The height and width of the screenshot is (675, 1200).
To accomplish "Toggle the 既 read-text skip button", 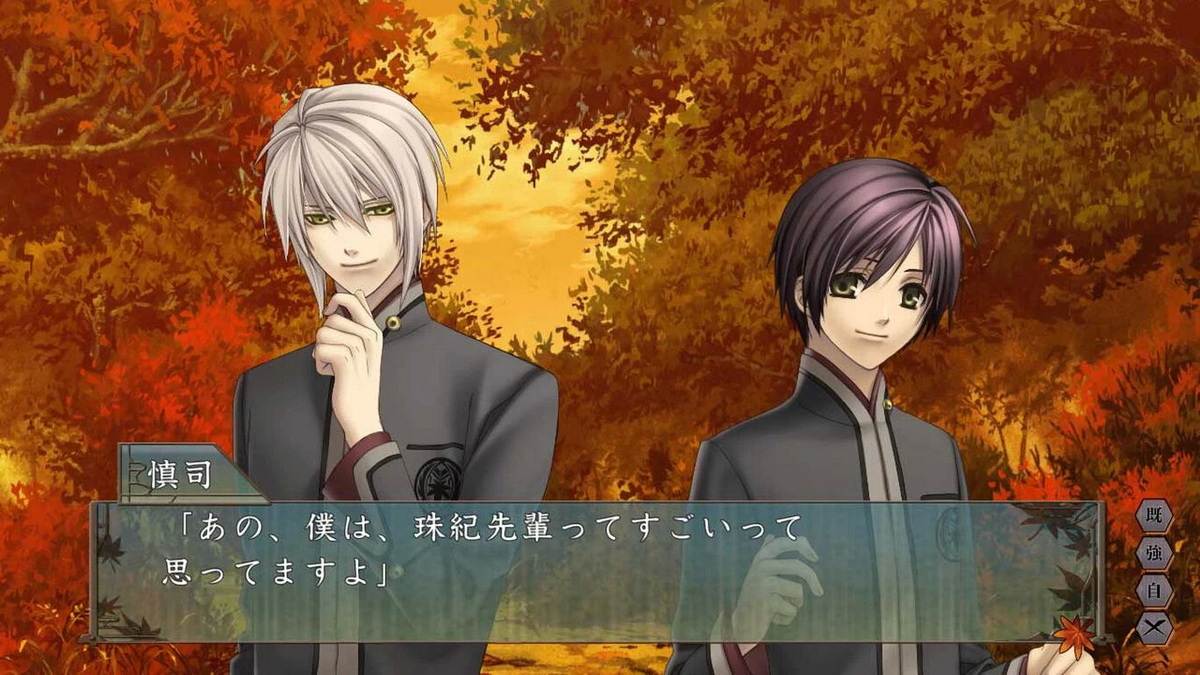I will pyautogui.click(x=1153, y=517).
